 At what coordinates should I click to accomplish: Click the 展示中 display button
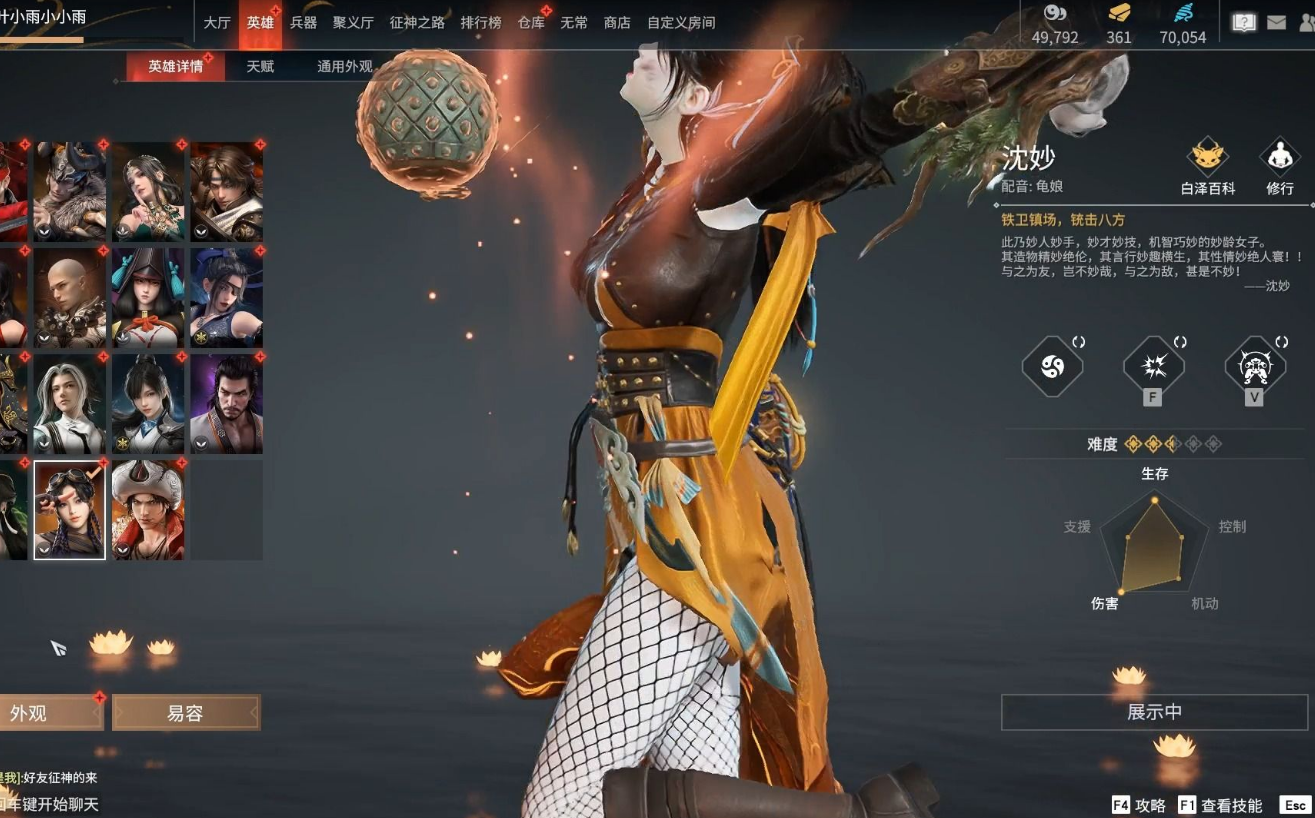pos(1154,712)
